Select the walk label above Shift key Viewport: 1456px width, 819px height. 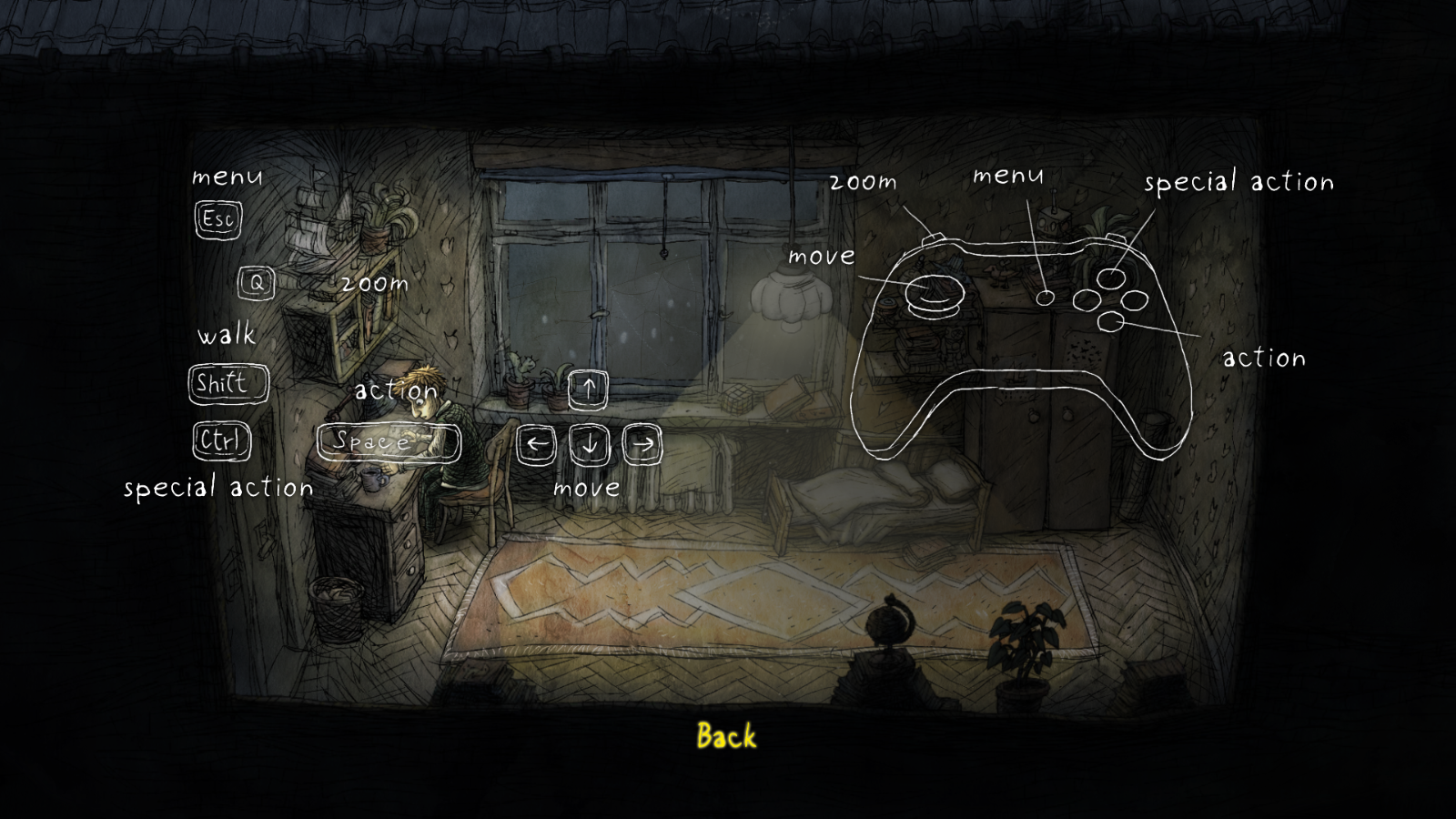pos(227,336)
